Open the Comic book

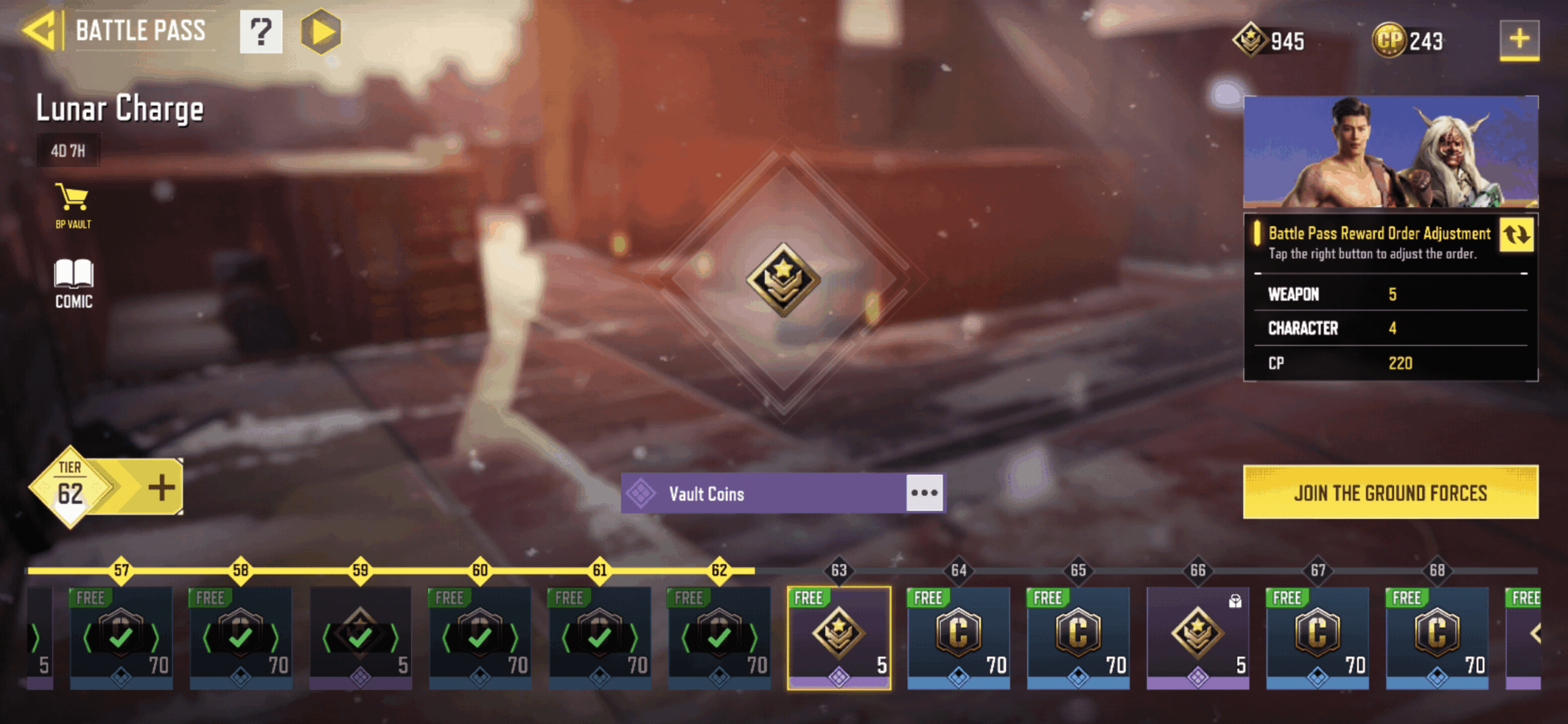73,283
